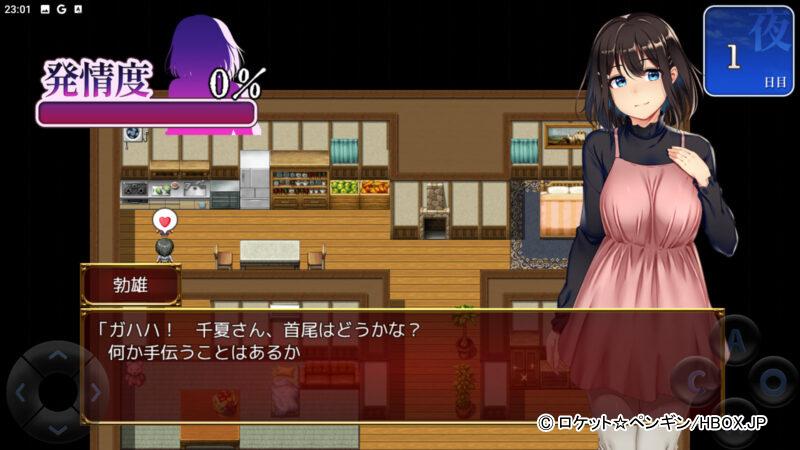Tap the up arrow on the D-pad
The image size is (800, 450).
[57, 354]
